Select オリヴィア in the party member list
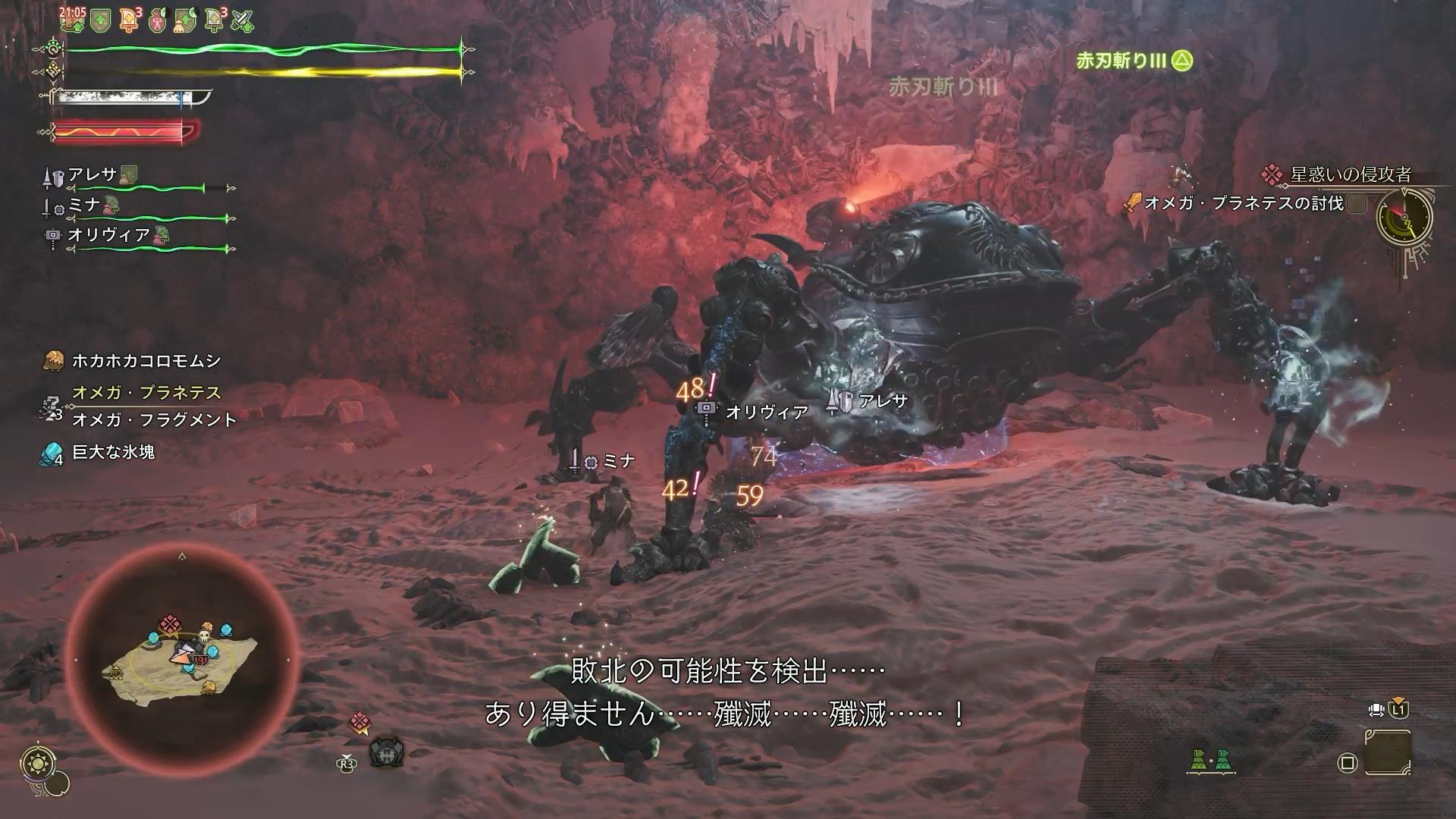 point(108,235)
